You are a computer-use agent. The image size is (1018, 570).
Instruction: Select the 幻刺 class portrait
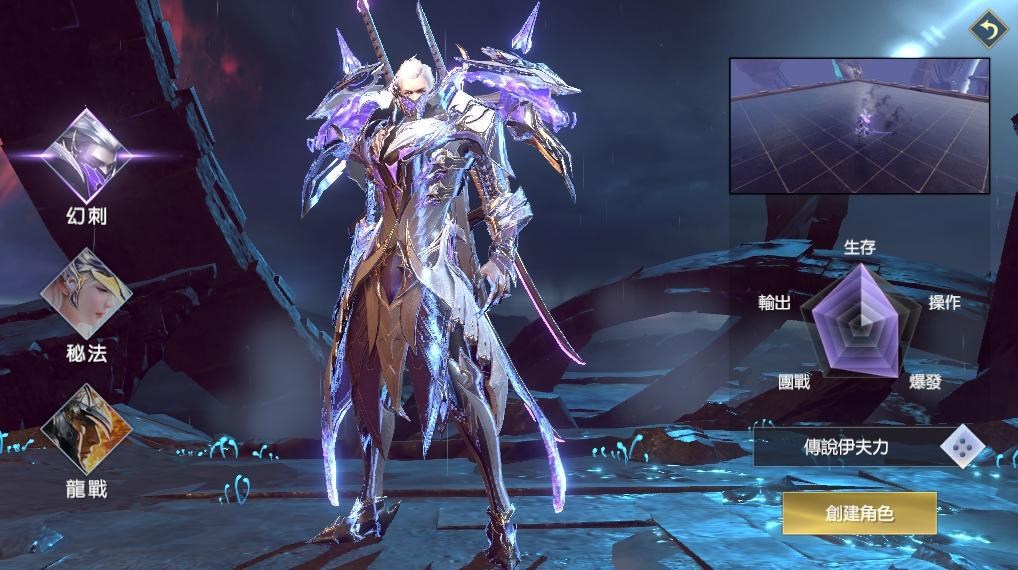click(x=86, y=155)
